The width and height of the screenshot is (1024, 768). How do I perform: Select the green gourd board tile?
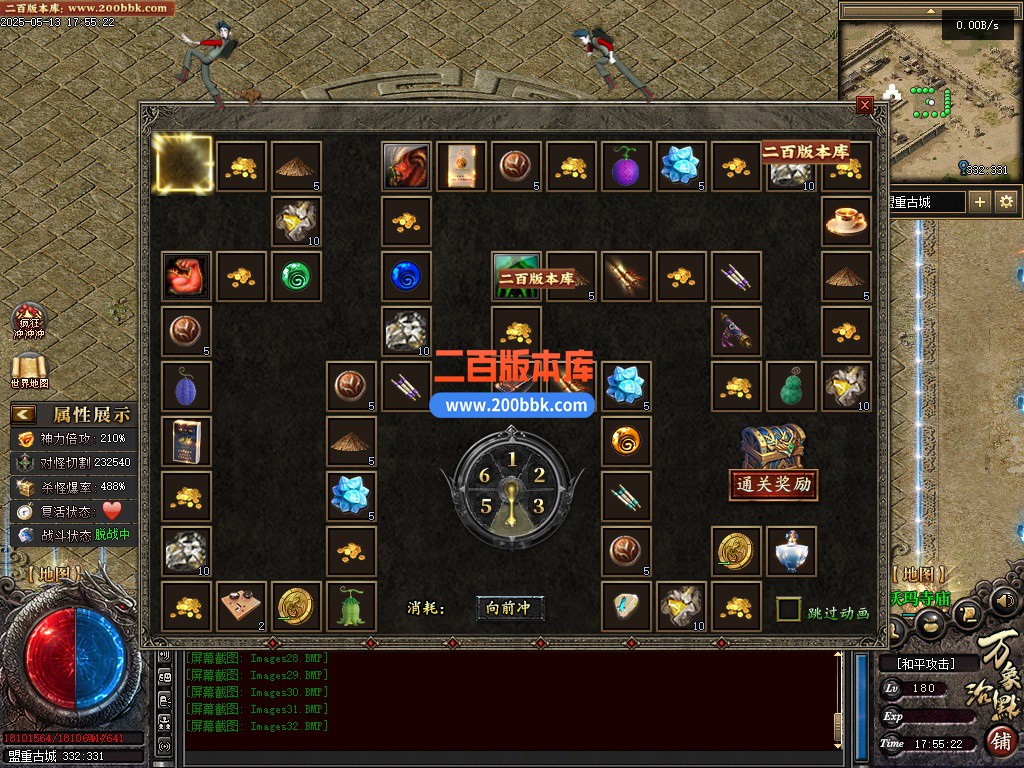tap(791, 387)
